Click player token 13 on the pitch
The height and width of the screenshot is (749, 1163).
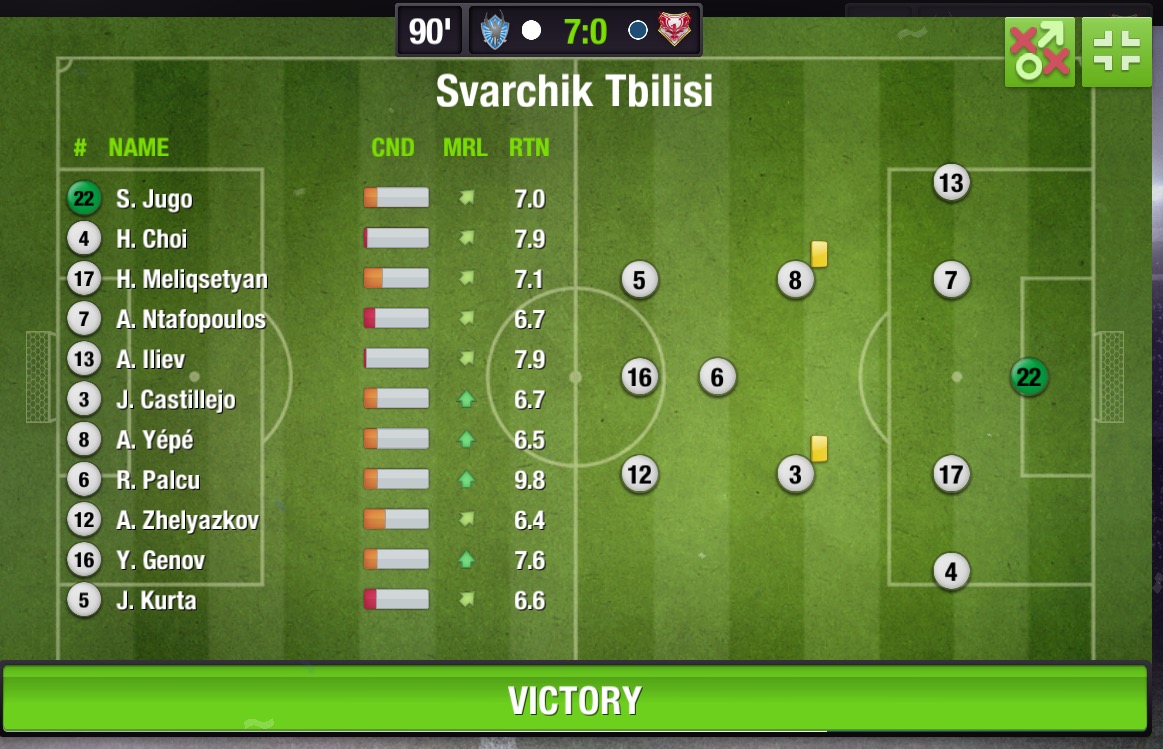[x=950, y=183]
